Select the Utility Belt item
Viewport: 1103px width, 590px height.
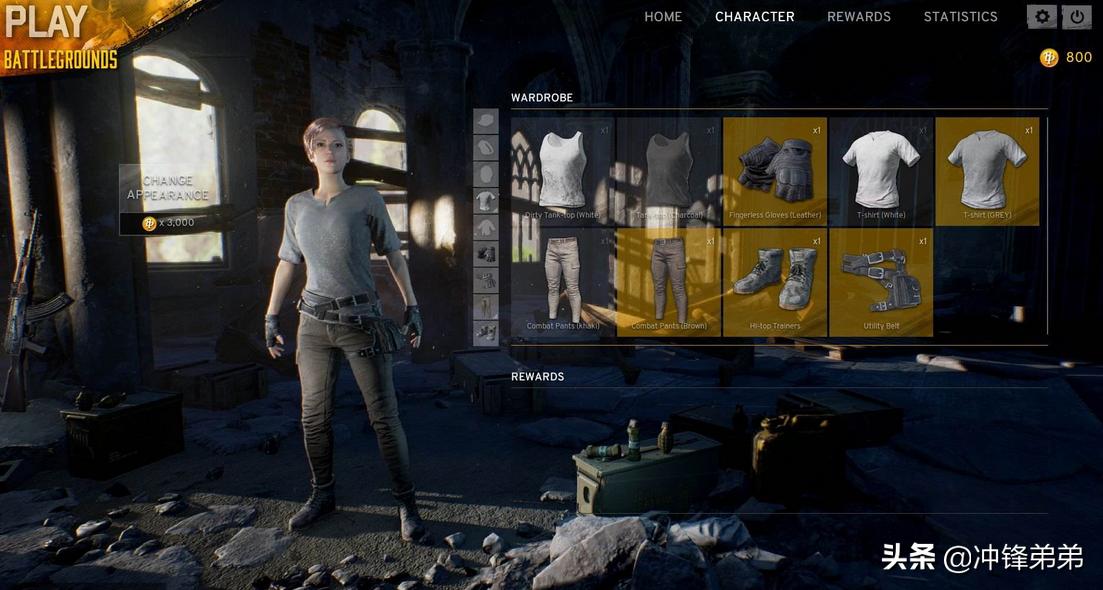(x=881, y=282)
